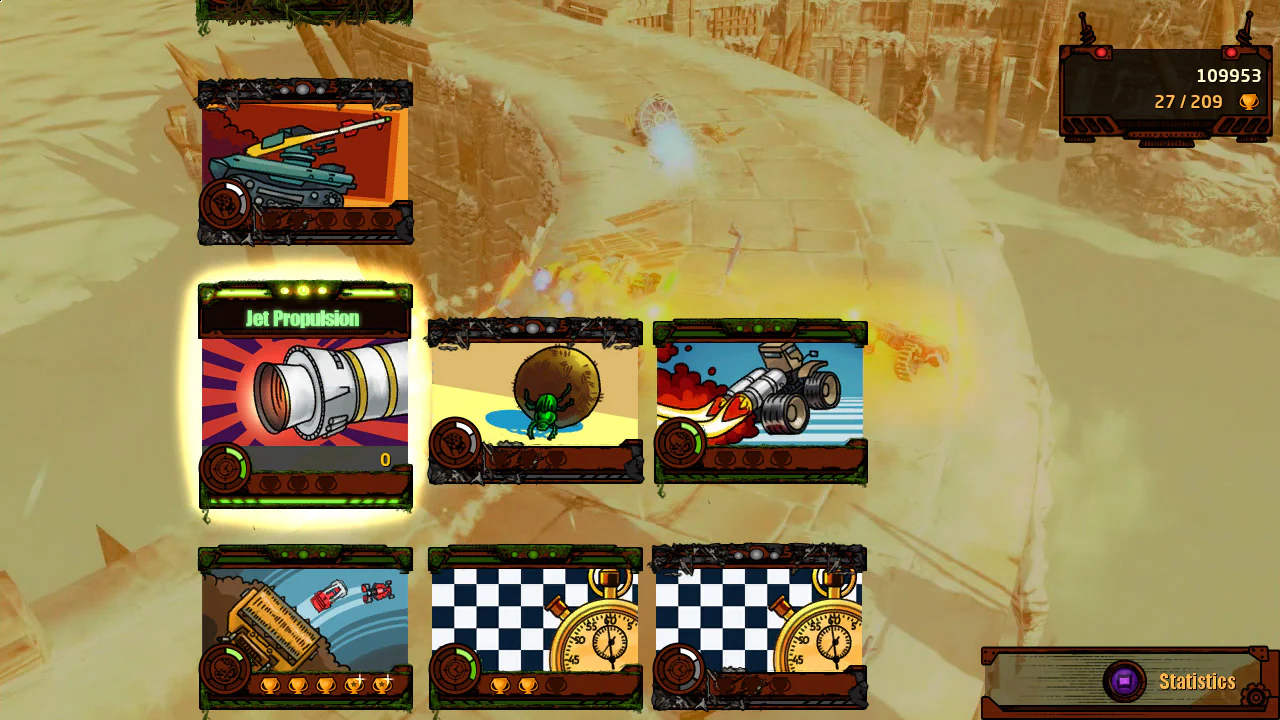Click the tank artwork icon on the top mission card
Screen dimensions: 1280x720
pyautogui.click(x=300, y=165)
